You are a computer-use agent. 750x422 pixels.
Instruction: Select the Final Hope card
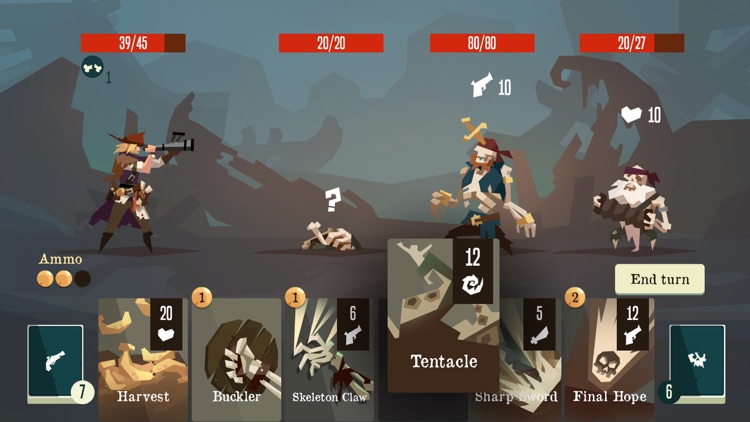tap(609, 358)
